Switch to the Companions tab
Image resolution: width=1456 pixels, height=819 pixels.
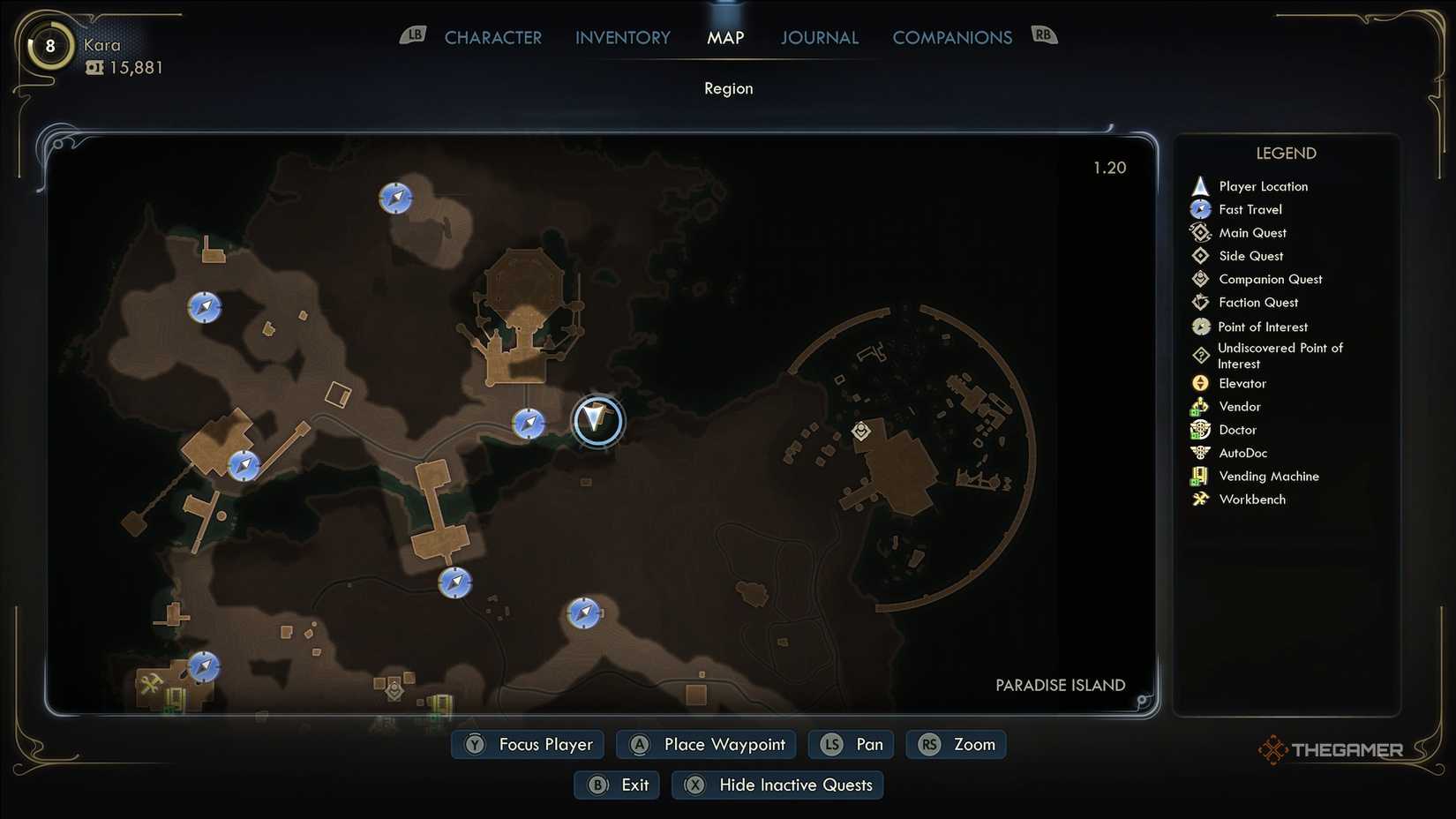pos(952,37)
